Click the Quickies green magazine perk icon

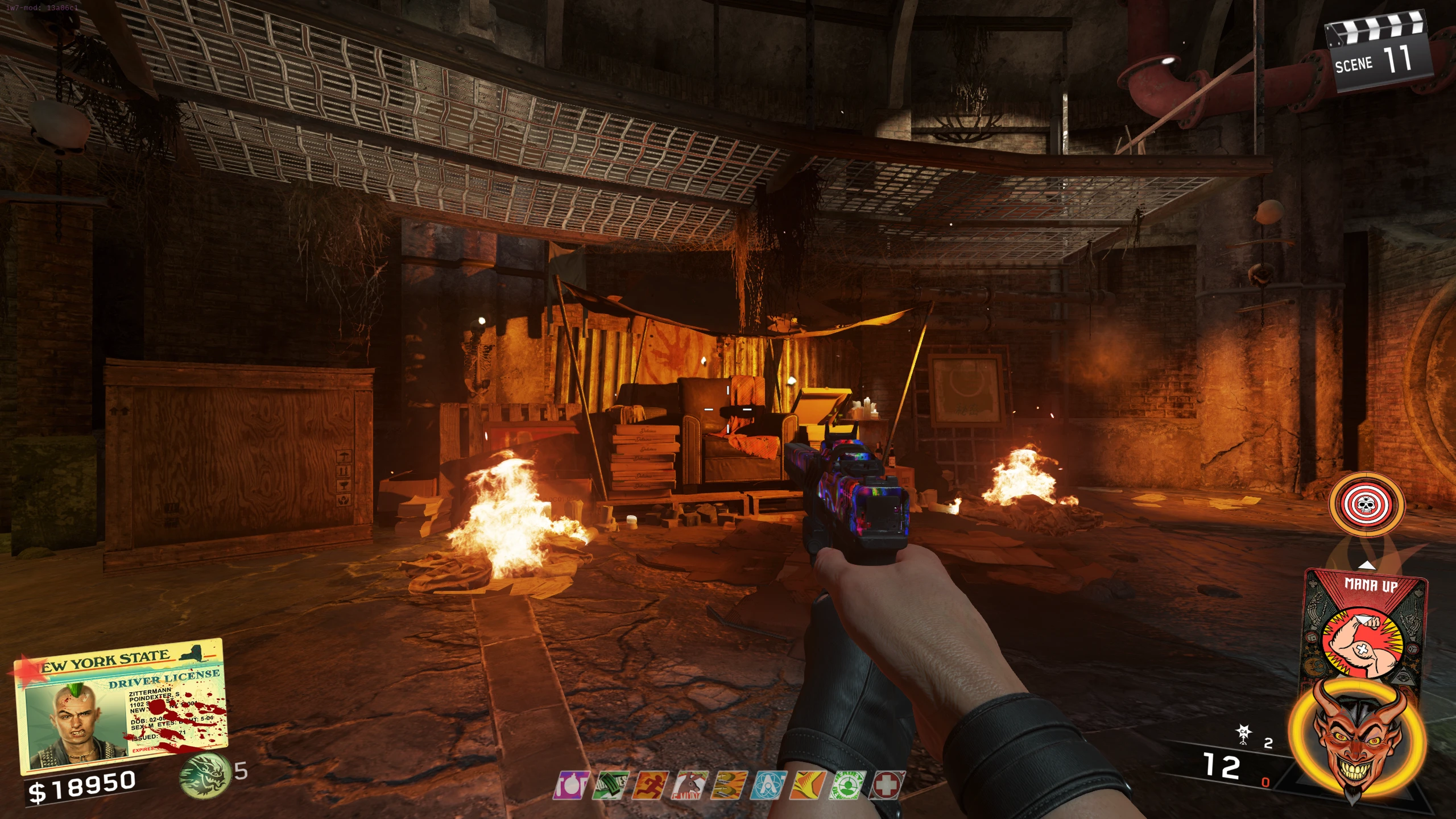[x=610, y=785]
